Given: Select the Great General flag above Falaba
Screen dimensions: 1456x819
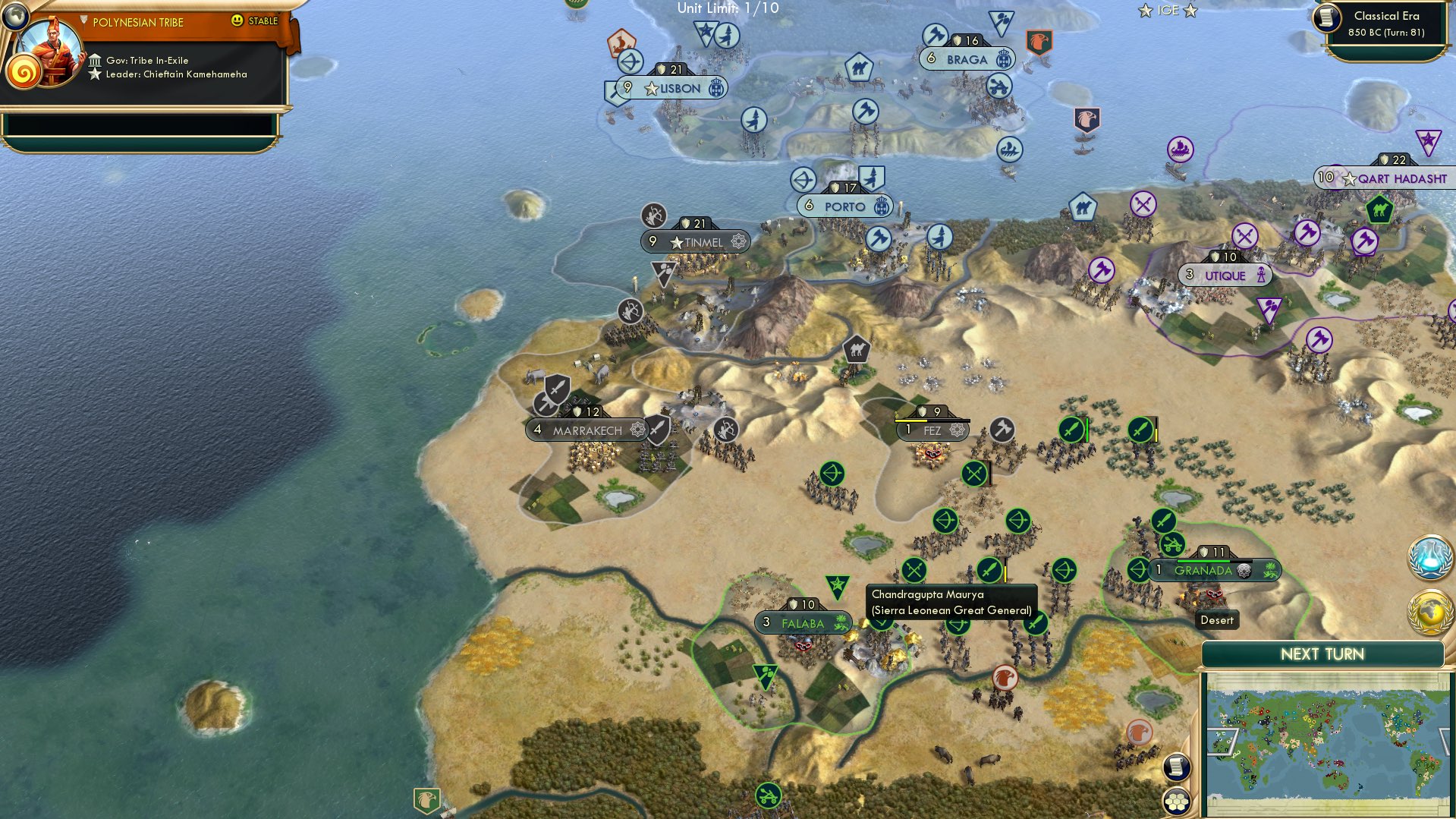Looking at the screenshot, I should (x=836, y=584).
